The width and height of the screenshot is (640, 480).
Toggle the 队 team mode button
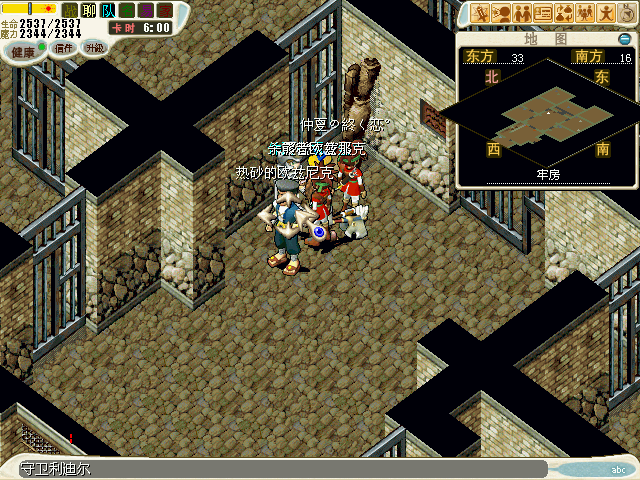tap(108, 11)
